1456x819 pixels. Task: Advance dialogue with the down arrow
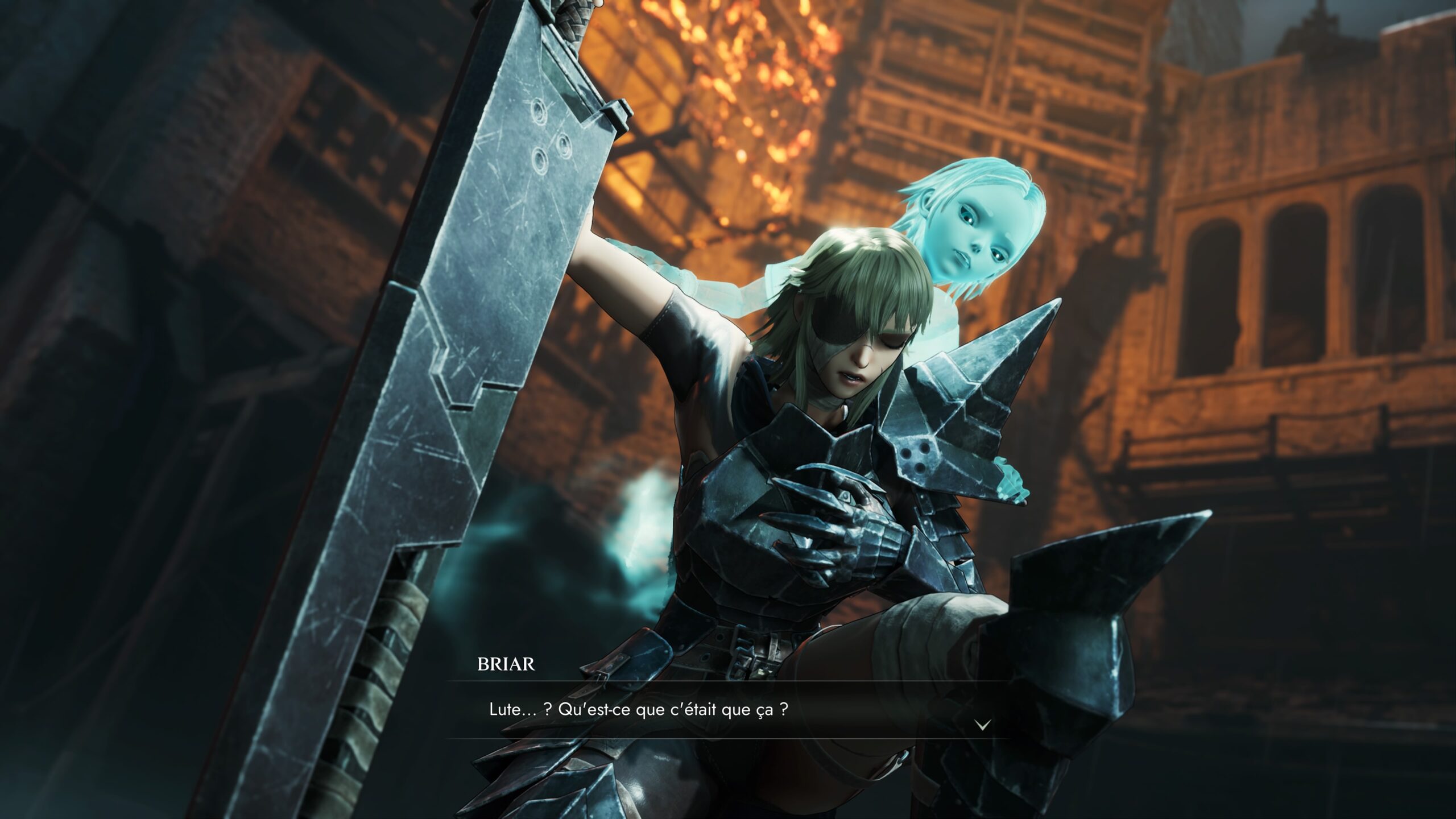point(983,724)
